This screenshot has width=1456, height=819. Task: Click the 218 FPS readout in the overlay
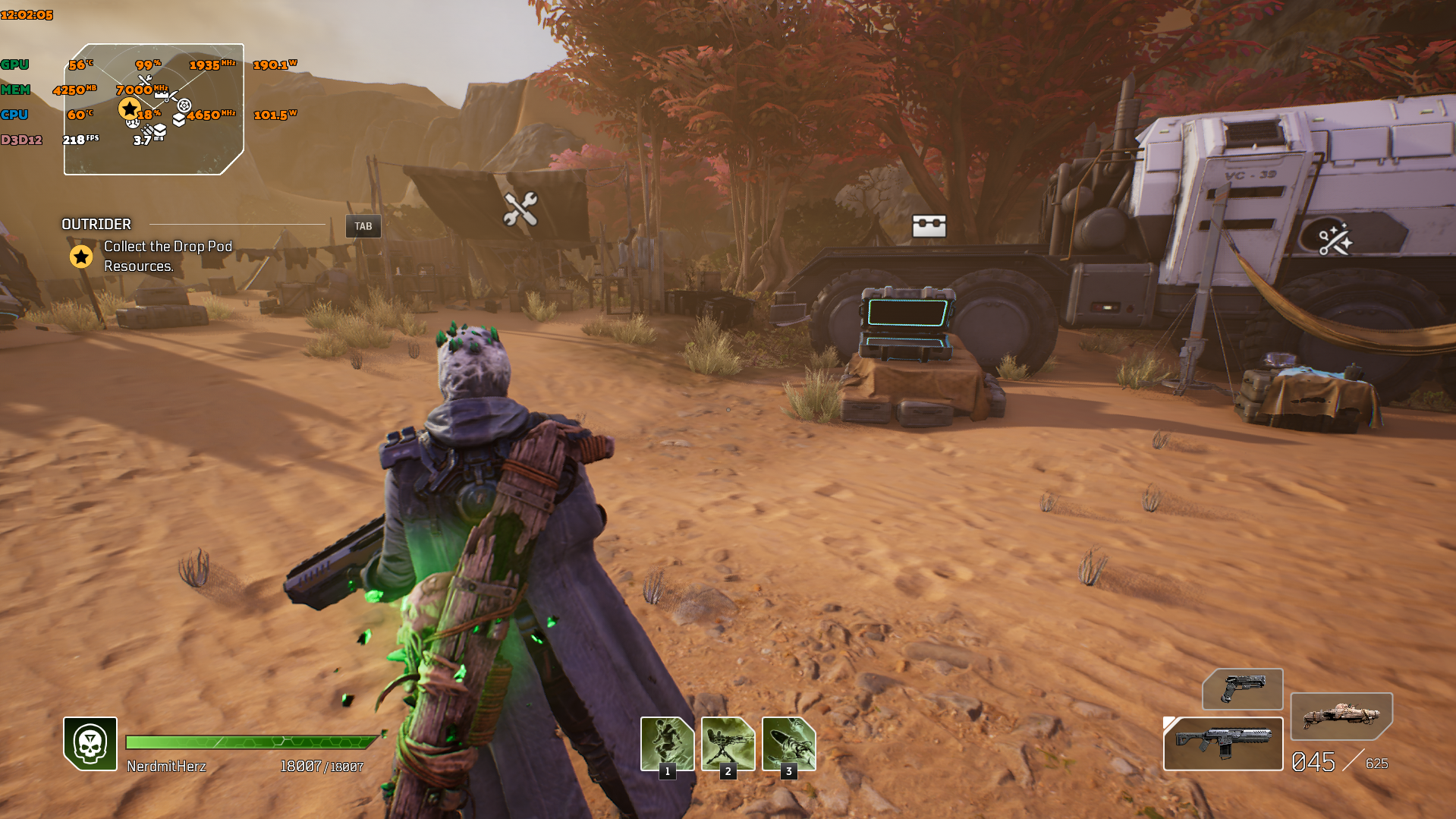pyautogui.click(x=80, y=140)
